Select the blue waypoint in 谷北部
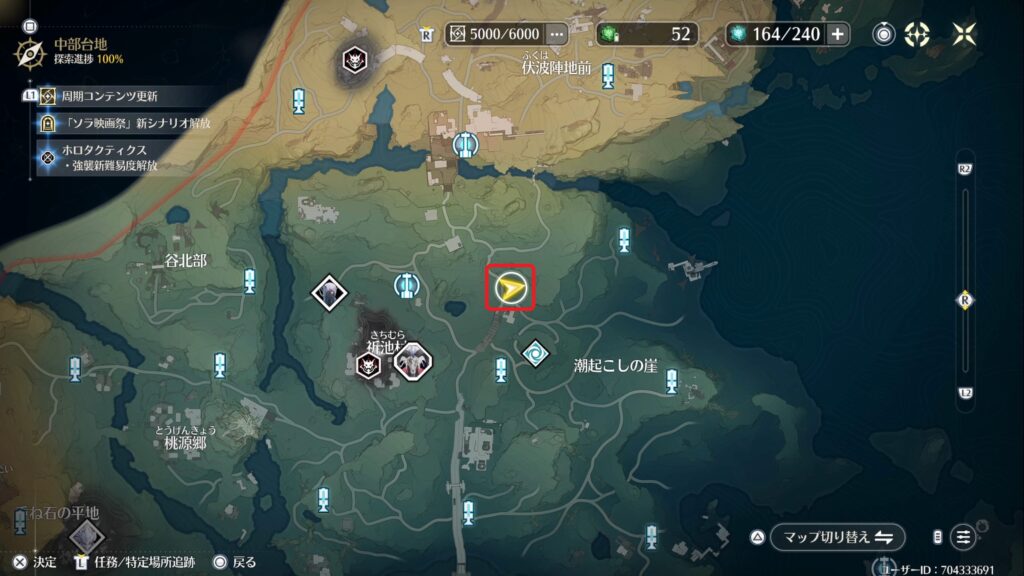This screenshot has width=1024, height=576. pyautogui.click(x=249, y=280)
